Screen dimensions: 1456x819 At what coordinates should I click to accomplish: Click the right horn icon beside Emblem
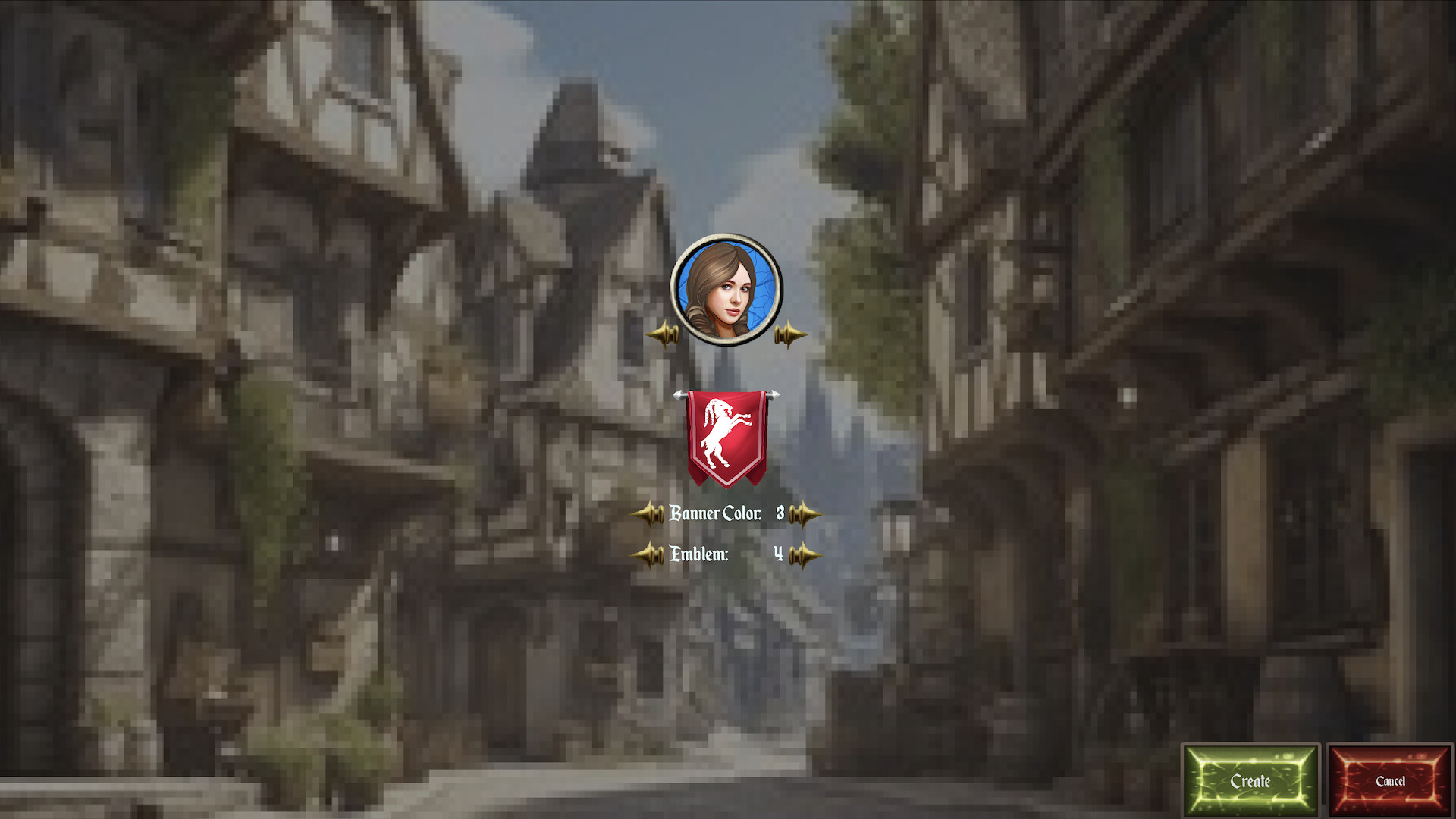(802, 554)
